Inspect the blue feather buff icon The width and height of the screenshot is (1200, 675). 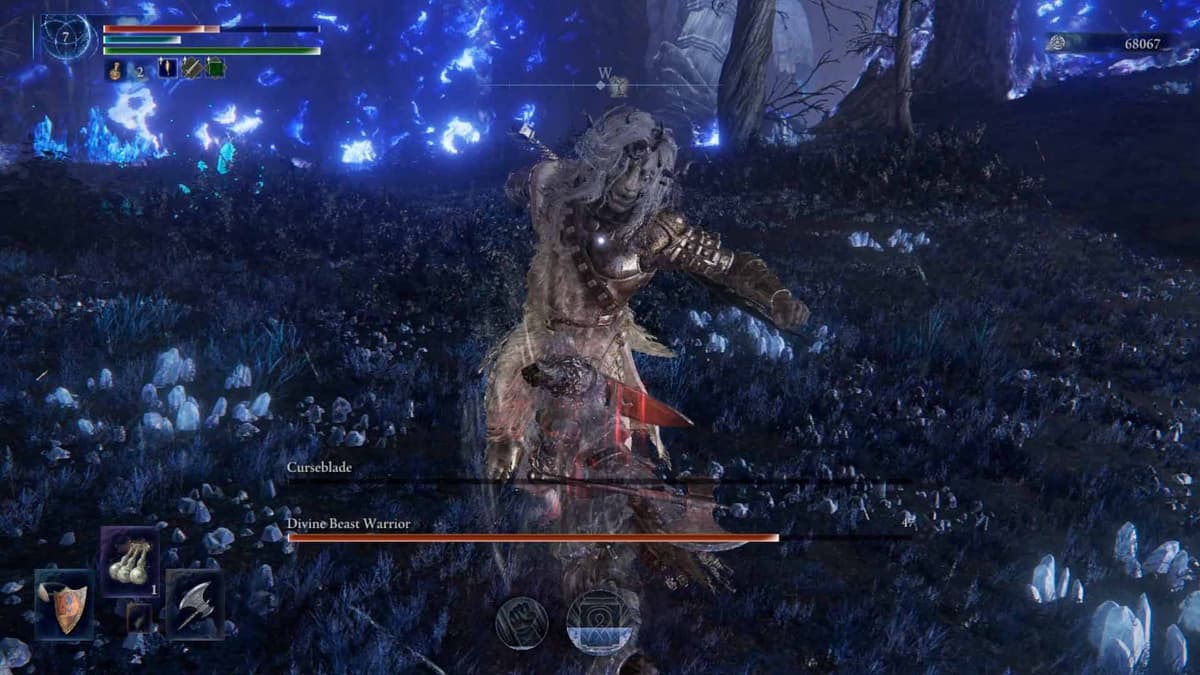(x=167, y=69)
